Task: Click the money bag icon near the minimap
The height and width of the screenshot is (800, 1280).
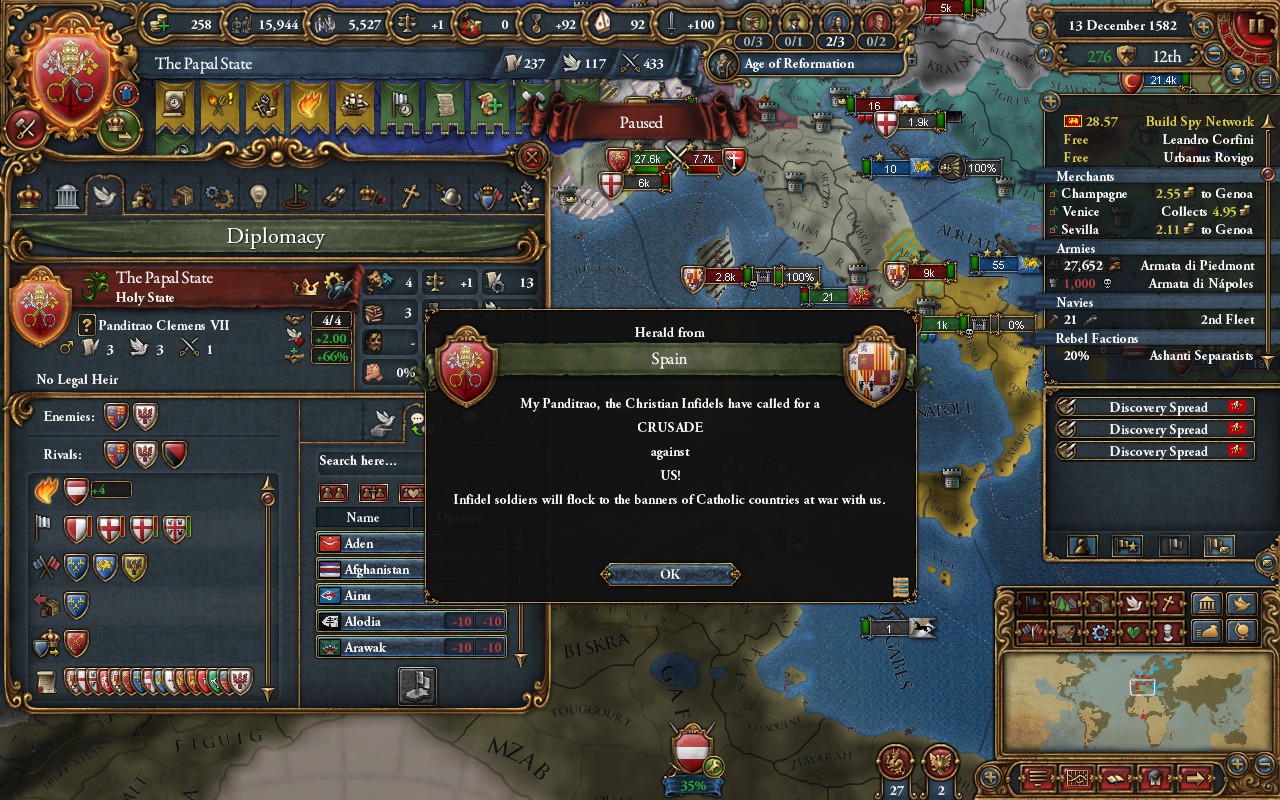Action: (x=1206, y=632)
